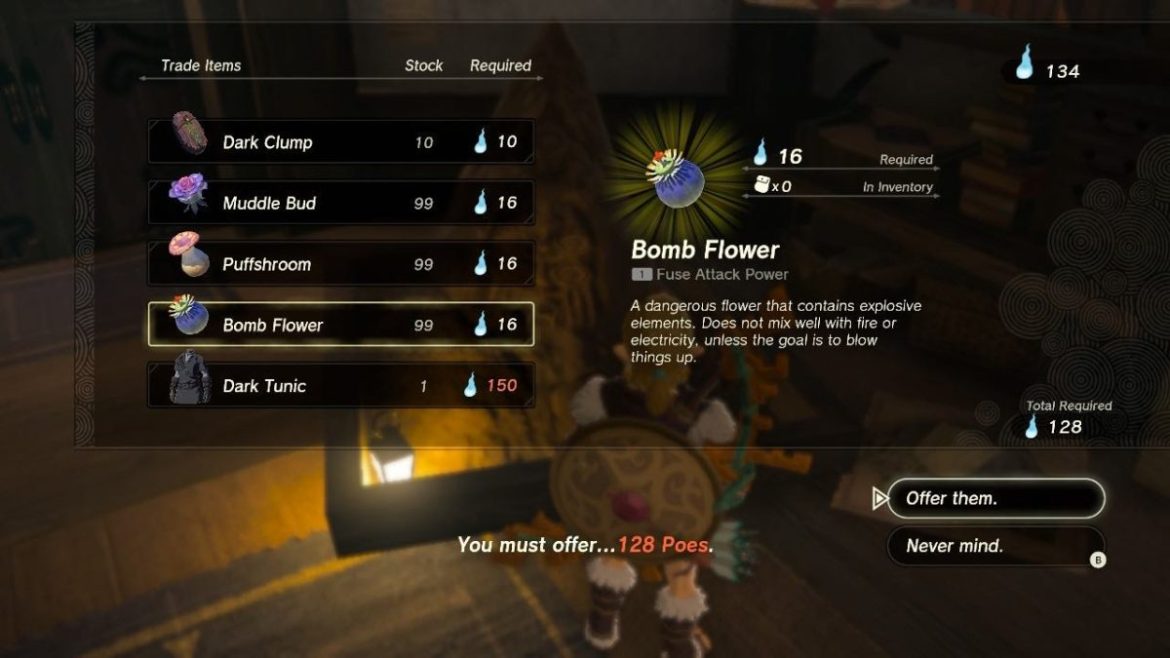Image resolution: width=1170 pixels, height=658 pixels.
Task: Select the Dark Clump trade item
Action: (340, 142)
